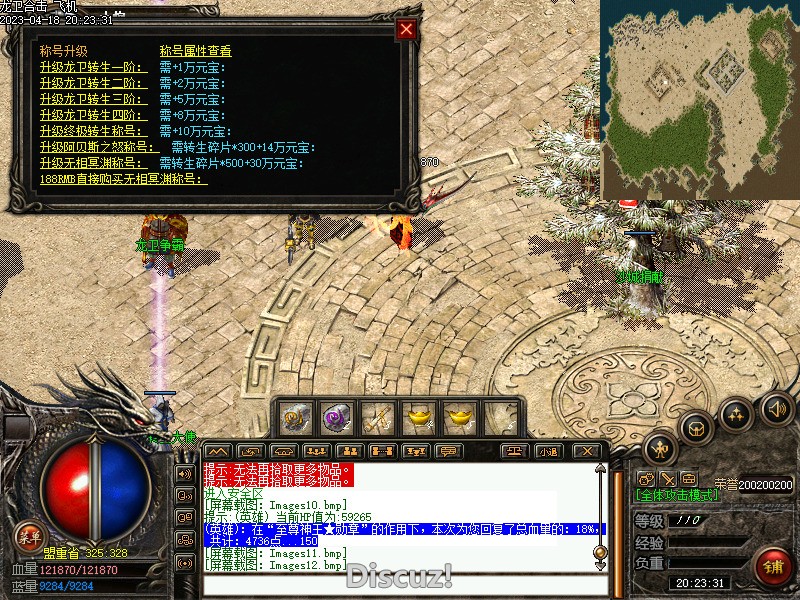Open the character figure round button

point(661,448)
